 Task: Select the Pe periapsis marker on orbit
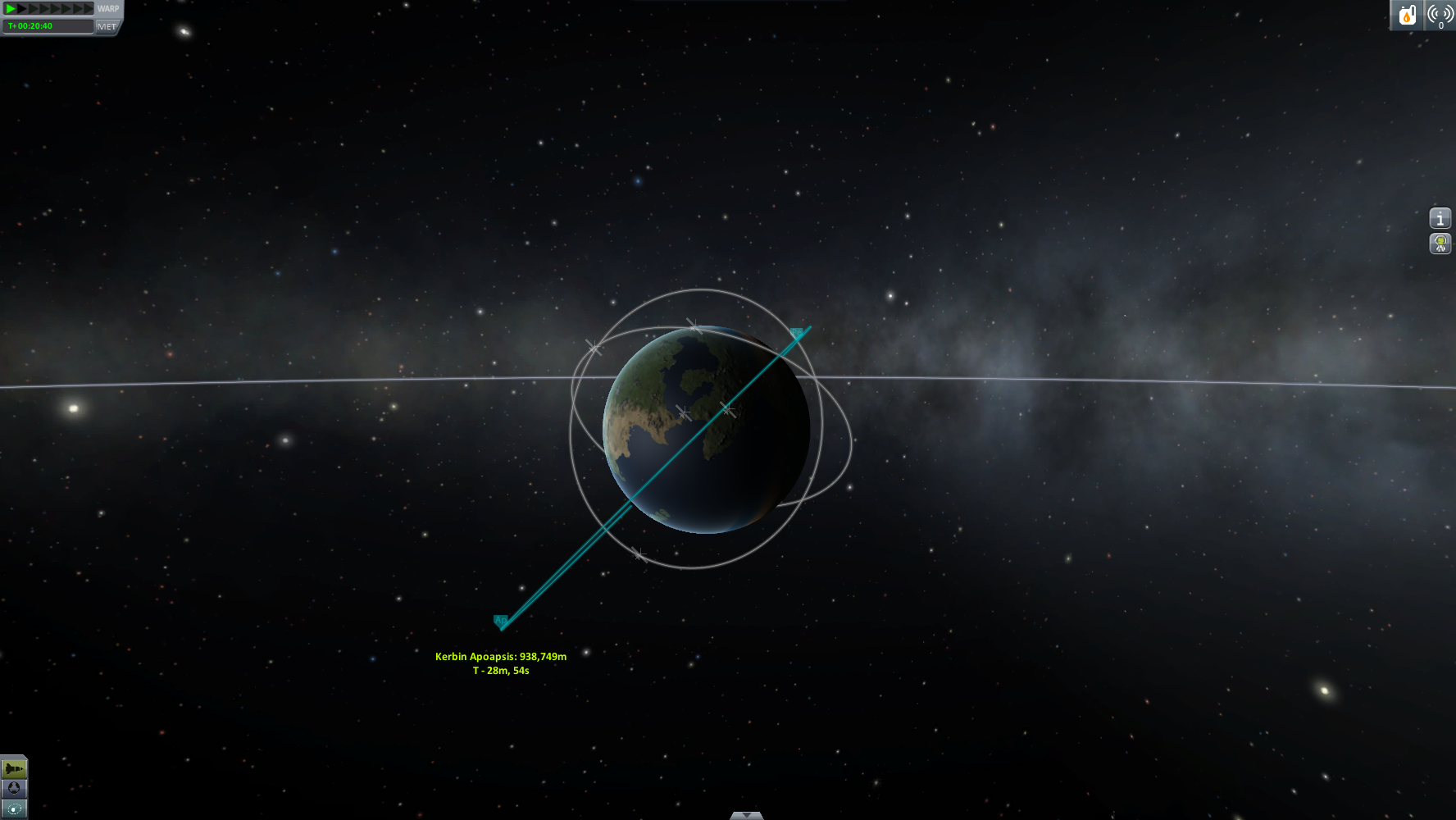click(x=796, y=333)
